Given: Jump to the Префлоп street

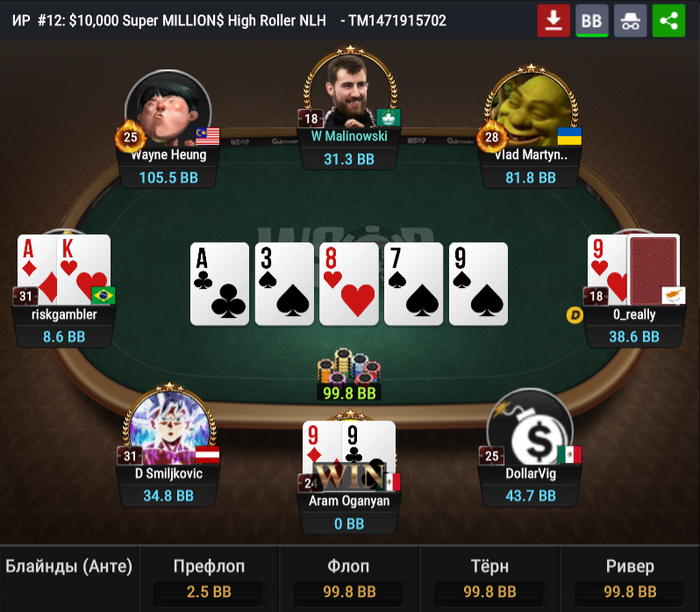Looking at the screenshot, I should (x=209, y=578).
